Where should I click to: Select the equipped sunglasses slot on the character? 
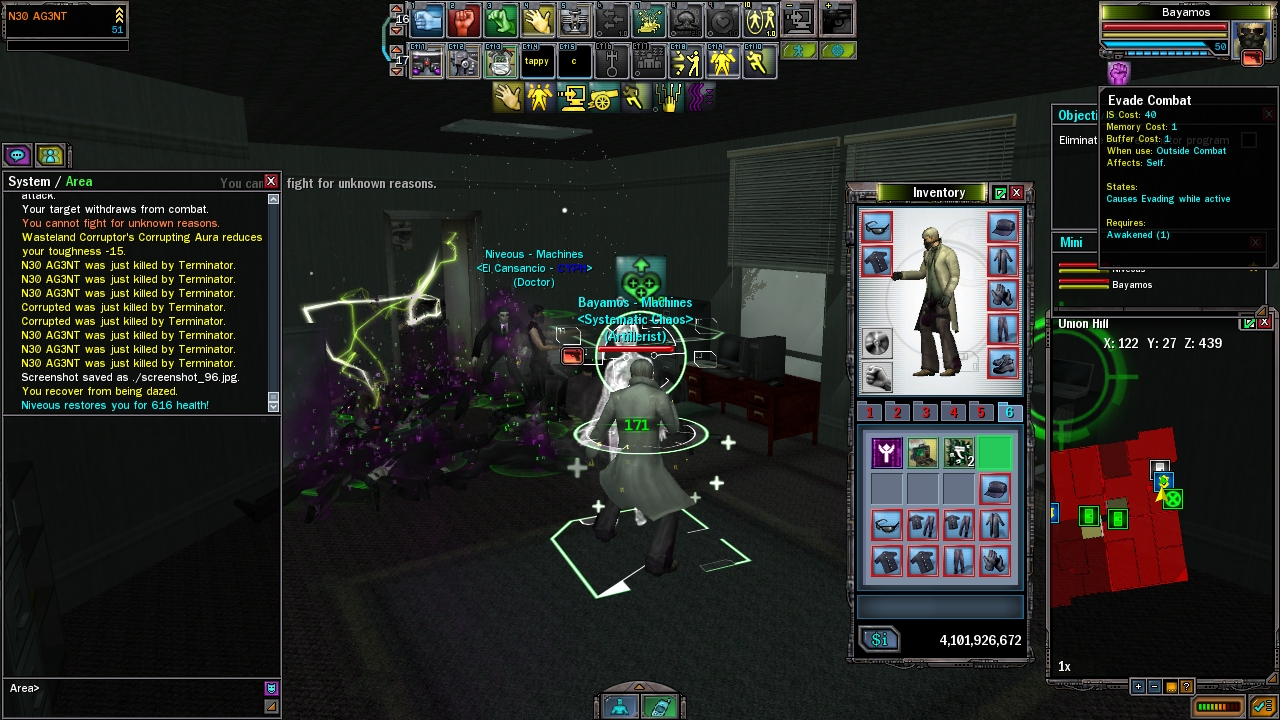[876, 228]
